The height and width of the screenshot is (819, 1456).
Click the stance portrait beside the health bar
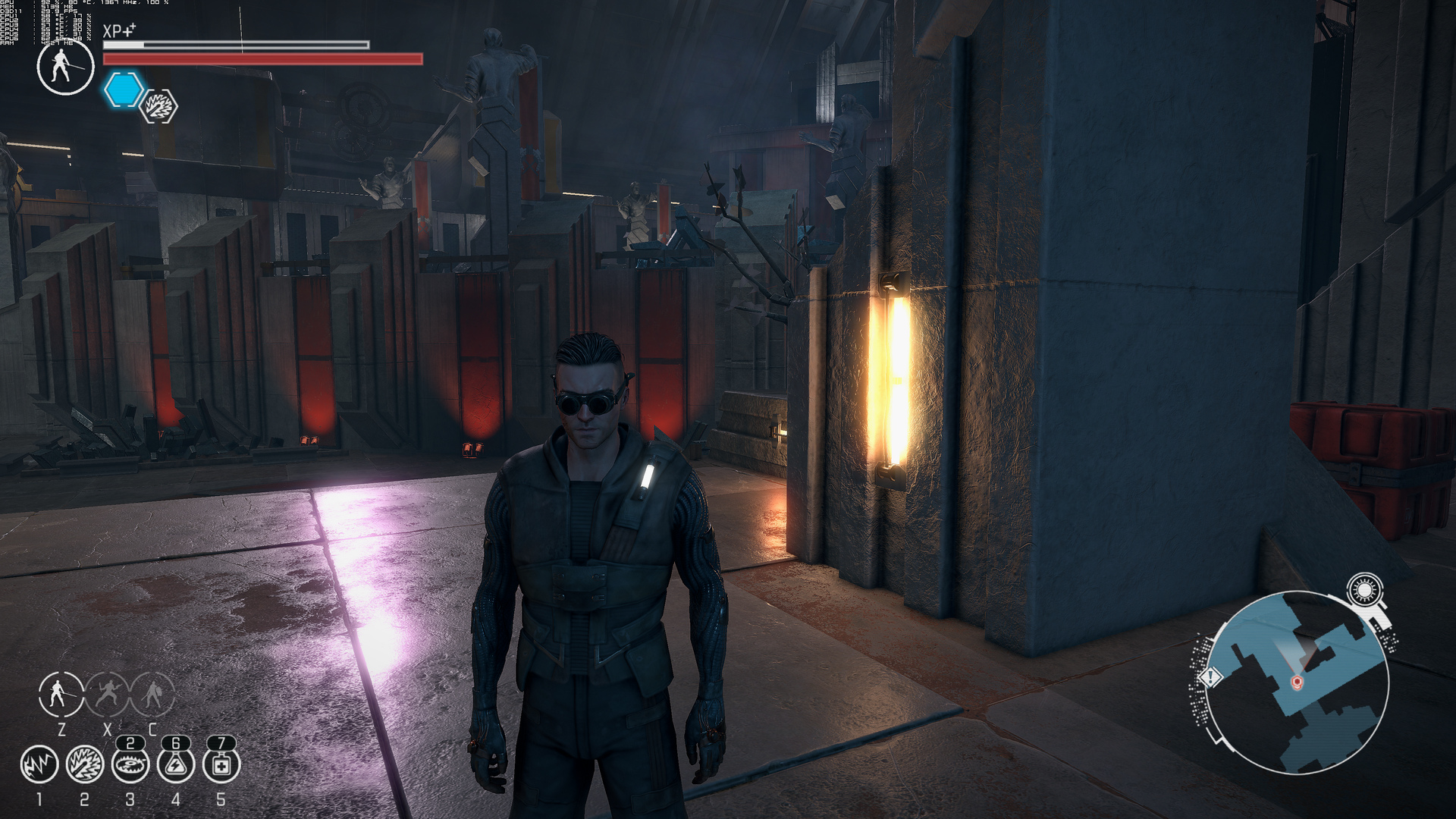[x=65, y=67]
